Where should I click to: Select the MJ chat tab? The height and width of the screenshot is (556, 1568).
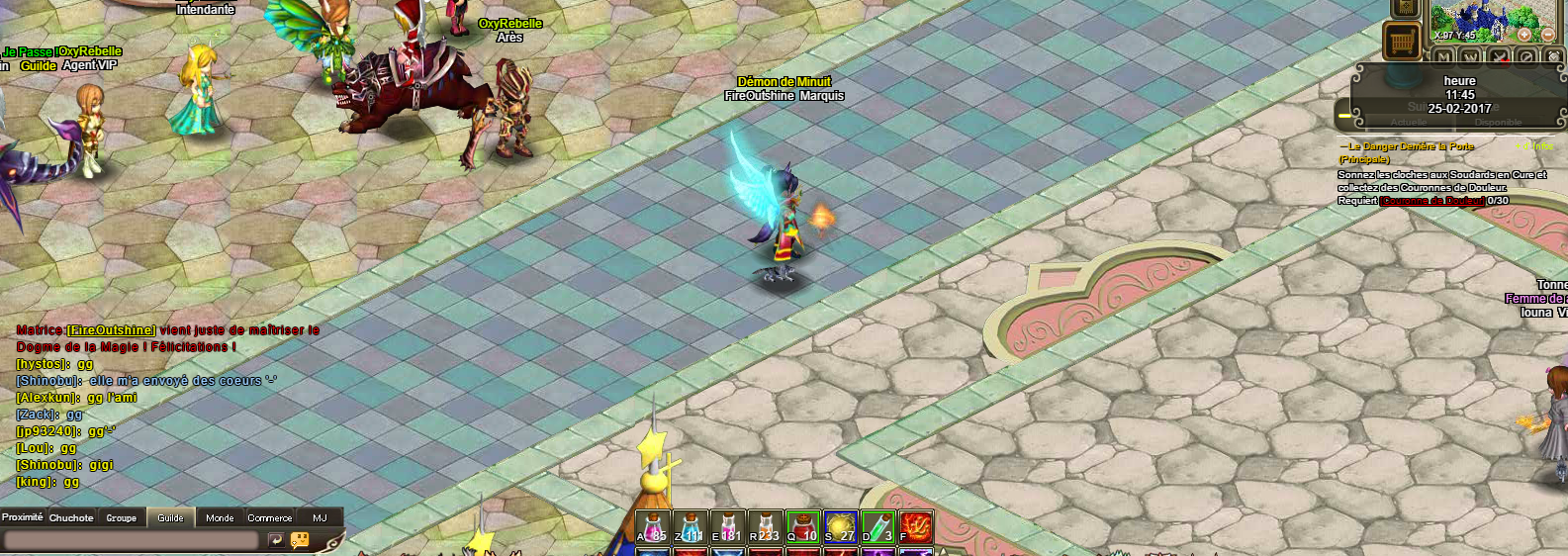pyautogui.click(x=320, y=517)
